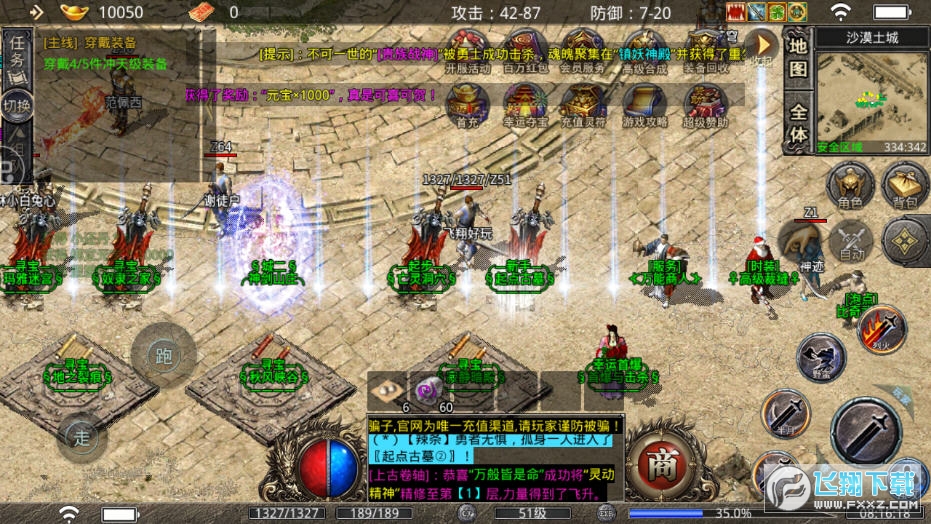Collapse the icon rows with 收起 arrow
931x524 pixels.
click(x=762, y=45)
